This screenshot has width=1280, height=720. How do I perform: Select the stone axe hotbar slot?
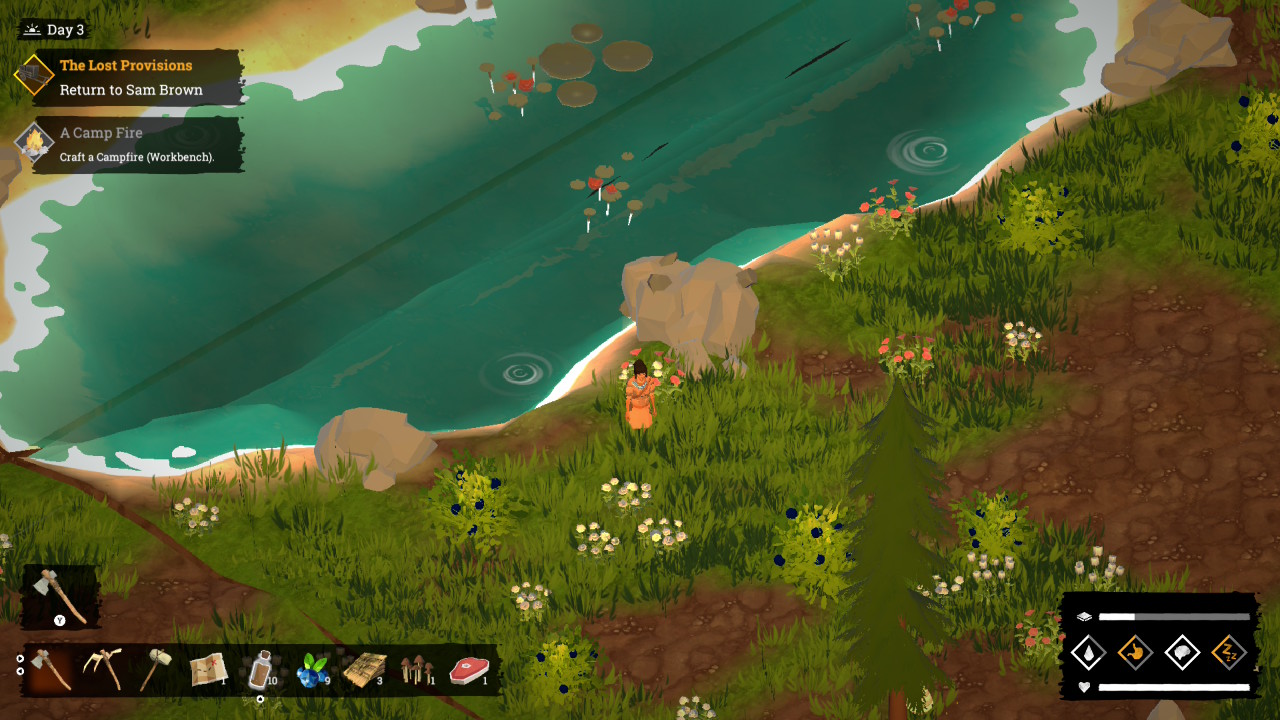(x=50, y=669)
